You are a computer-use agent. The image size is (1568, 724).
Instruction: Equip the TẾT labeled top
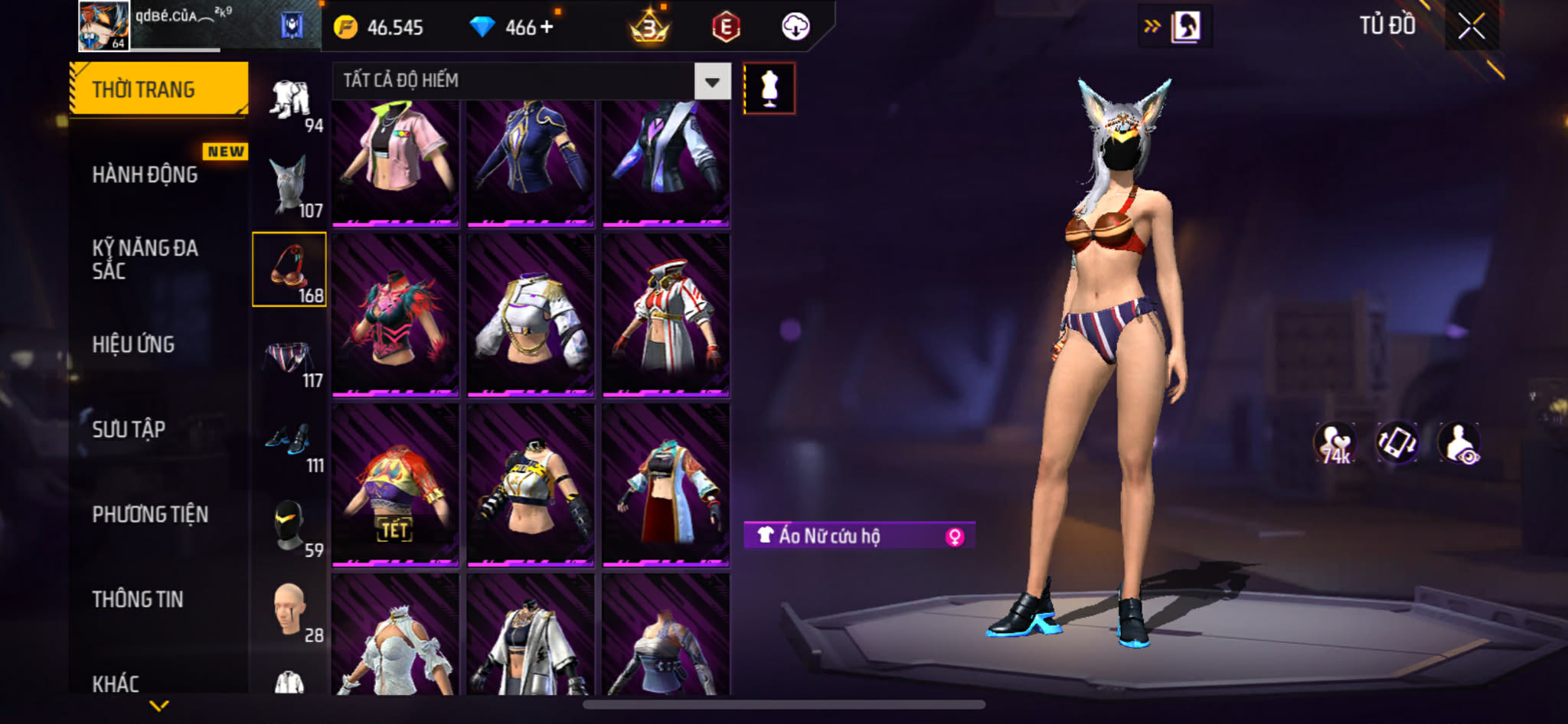[396, 486]
